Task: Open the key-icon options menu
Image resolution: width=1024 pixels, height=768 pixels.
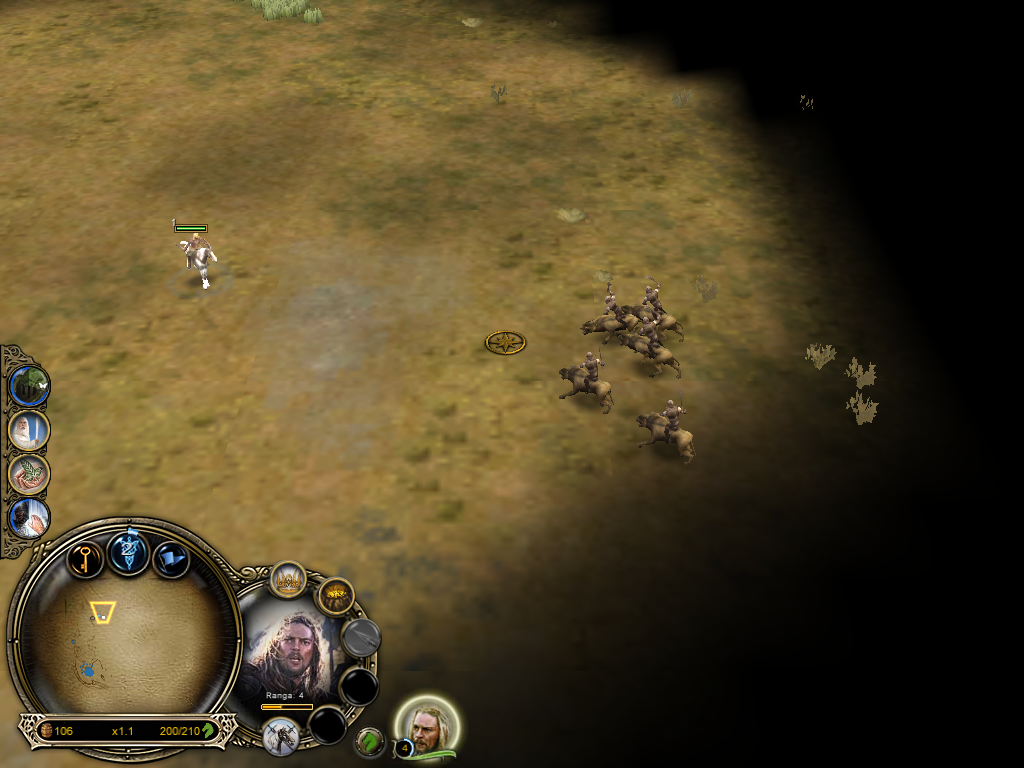Action: click(86, 558)
